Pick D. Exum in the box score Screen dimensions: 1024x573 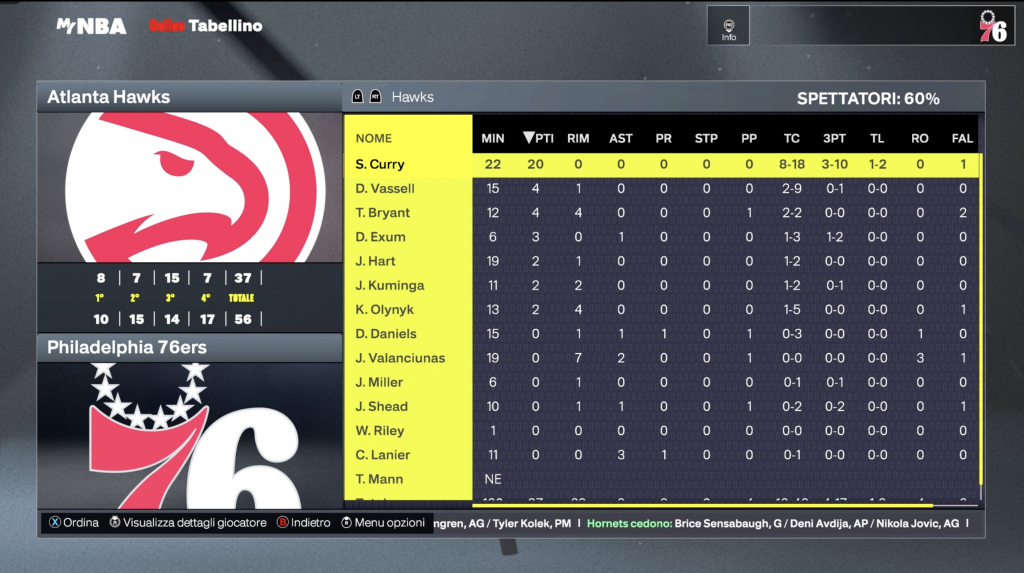[381, 237]
